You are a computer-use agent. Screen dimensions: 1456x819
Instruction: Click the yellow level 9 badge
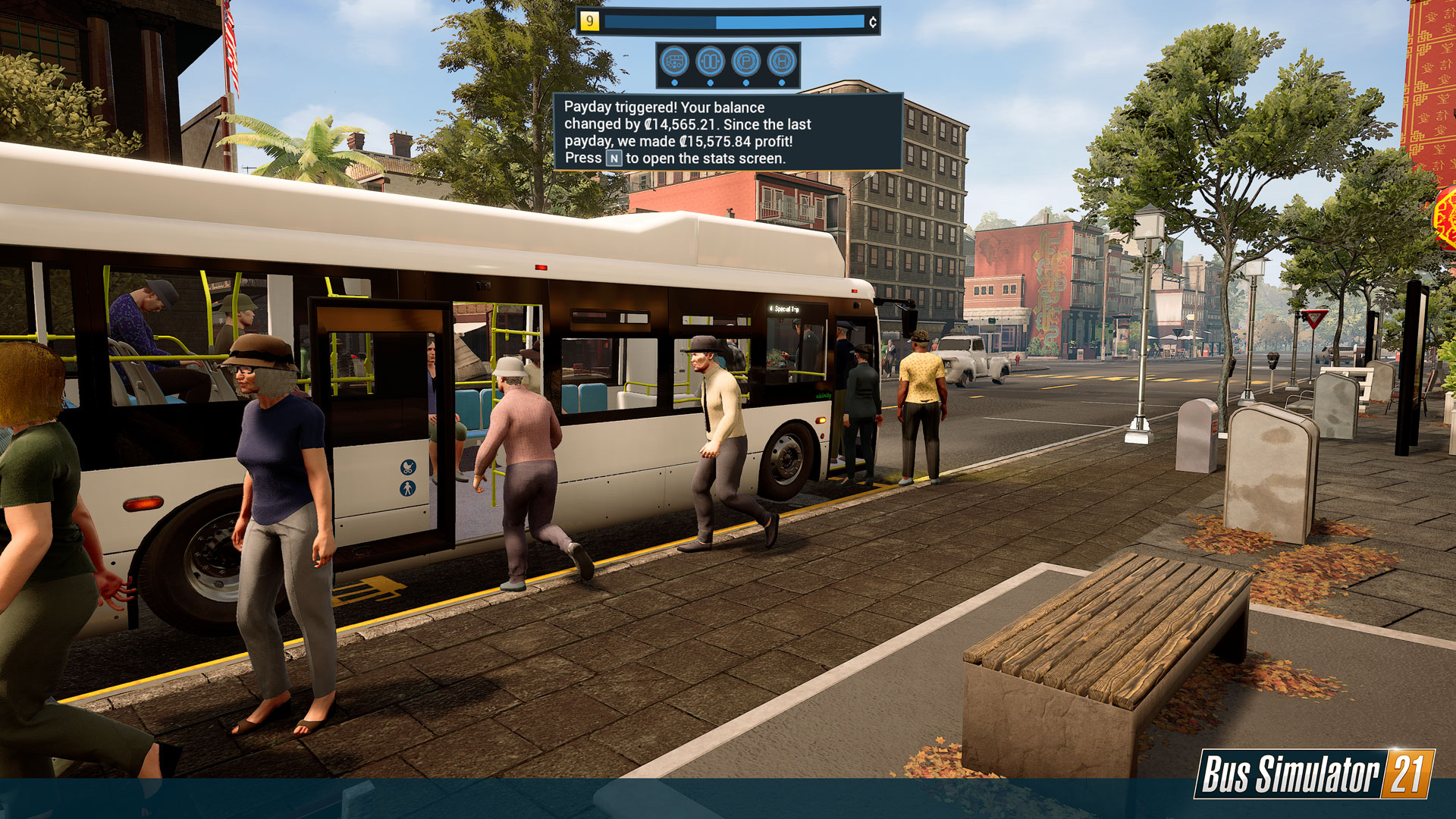pos(590,21)
